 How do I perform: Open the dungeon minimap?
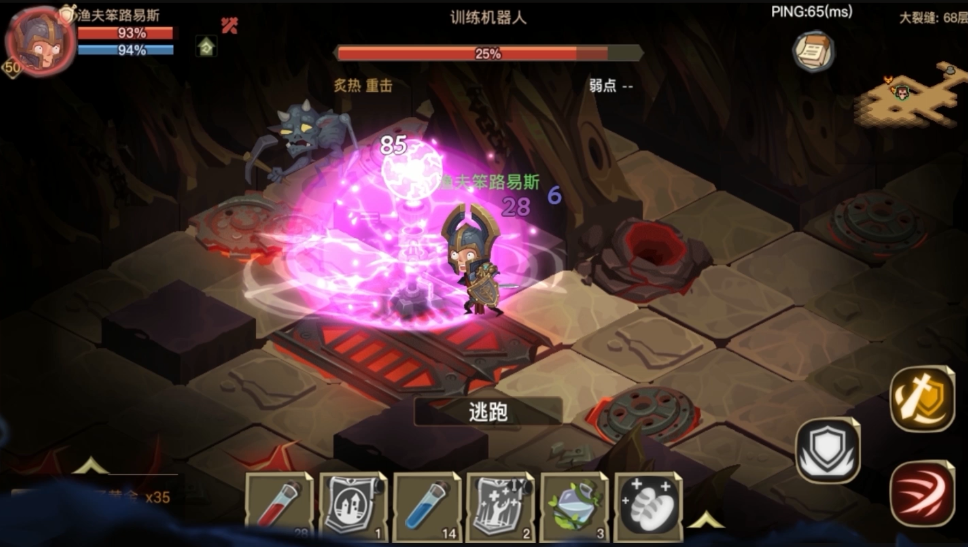[910, 95]
